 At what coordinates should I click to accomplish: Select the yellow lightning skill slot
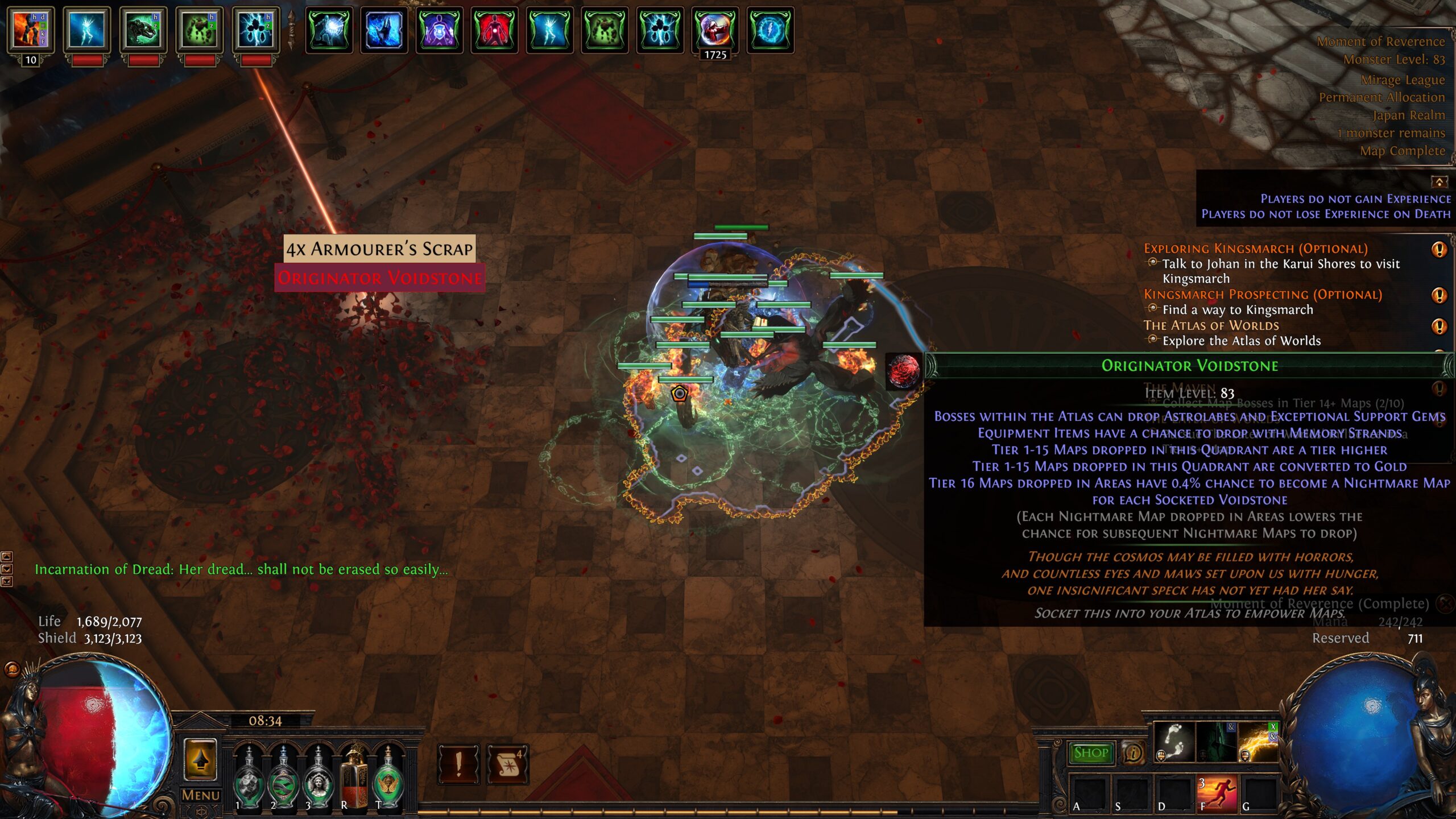click(1258, 742)
